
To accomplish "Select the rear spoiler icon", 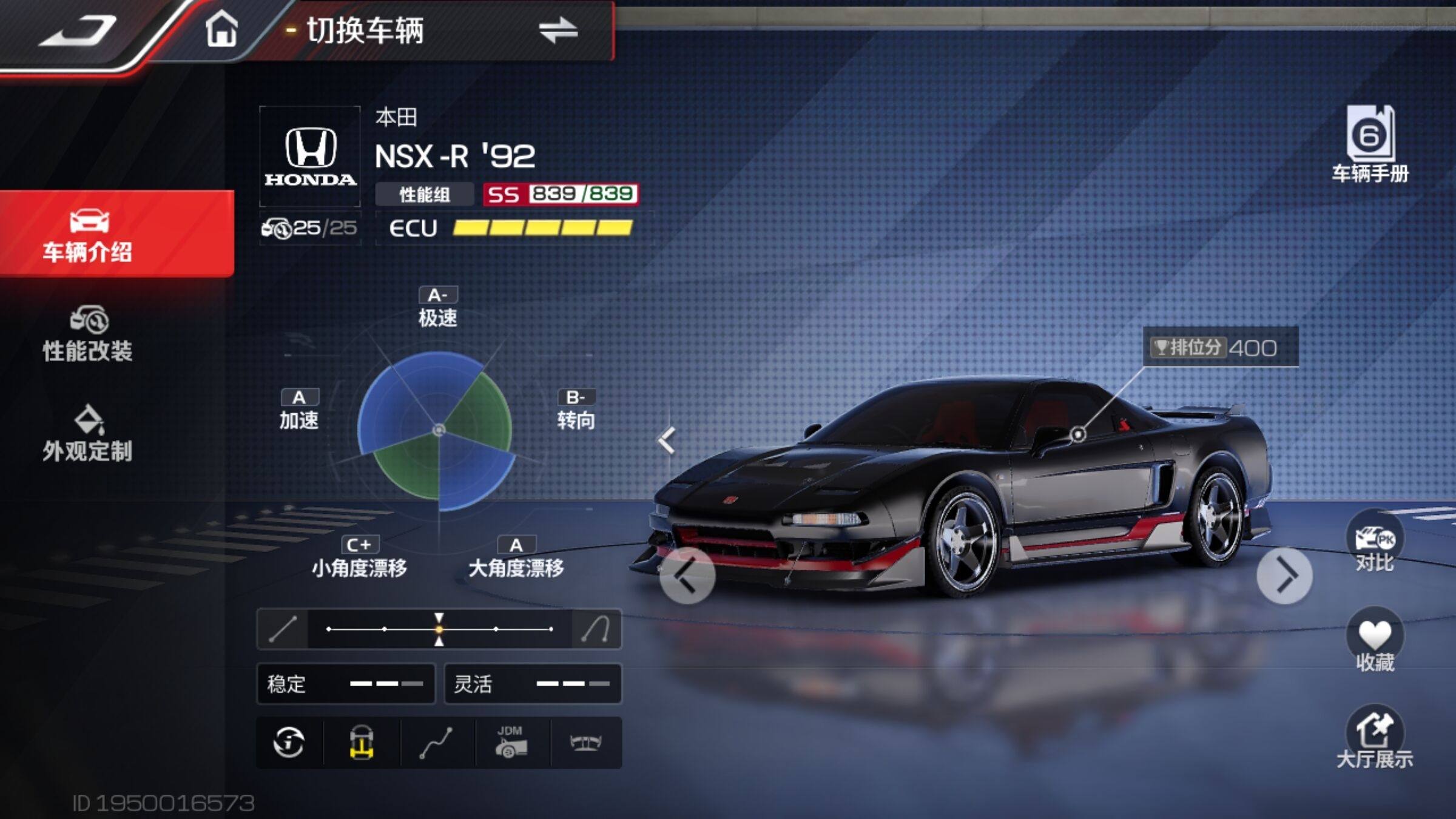I will (x=585, y=743).
